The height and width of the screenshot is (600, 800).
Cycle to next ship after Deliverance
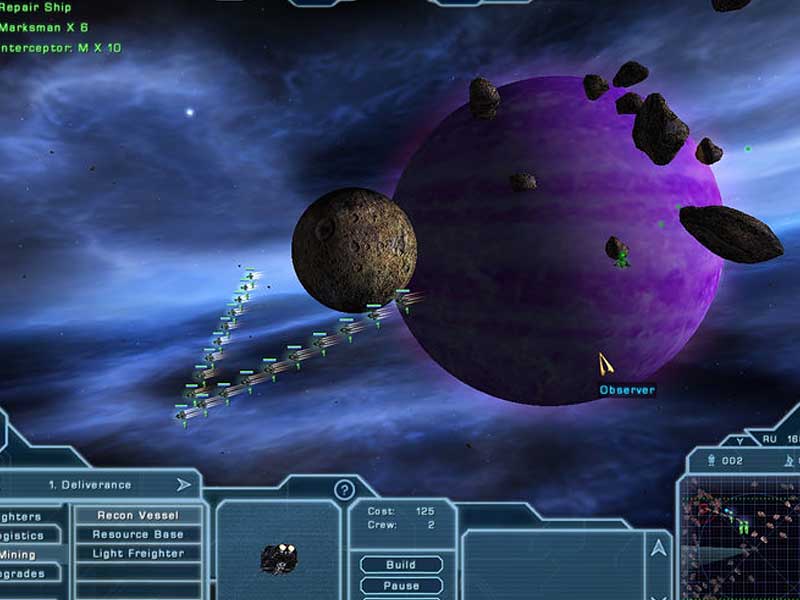(x=184, y=485)
